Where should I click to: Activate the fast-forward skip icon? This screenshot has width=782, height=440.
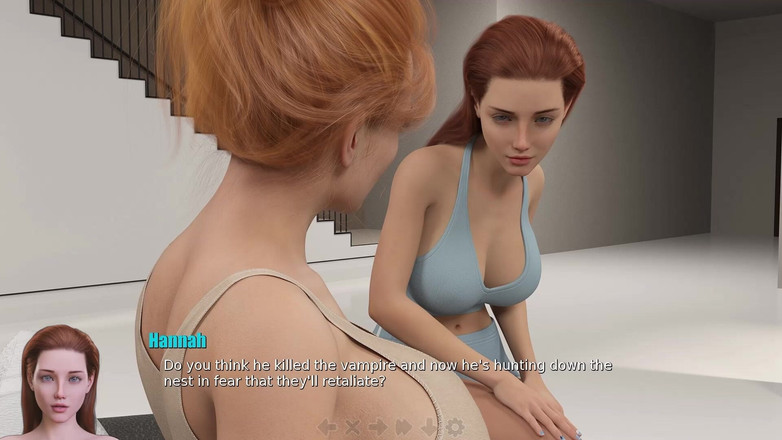pyautogui.click(x=403, y=427)
